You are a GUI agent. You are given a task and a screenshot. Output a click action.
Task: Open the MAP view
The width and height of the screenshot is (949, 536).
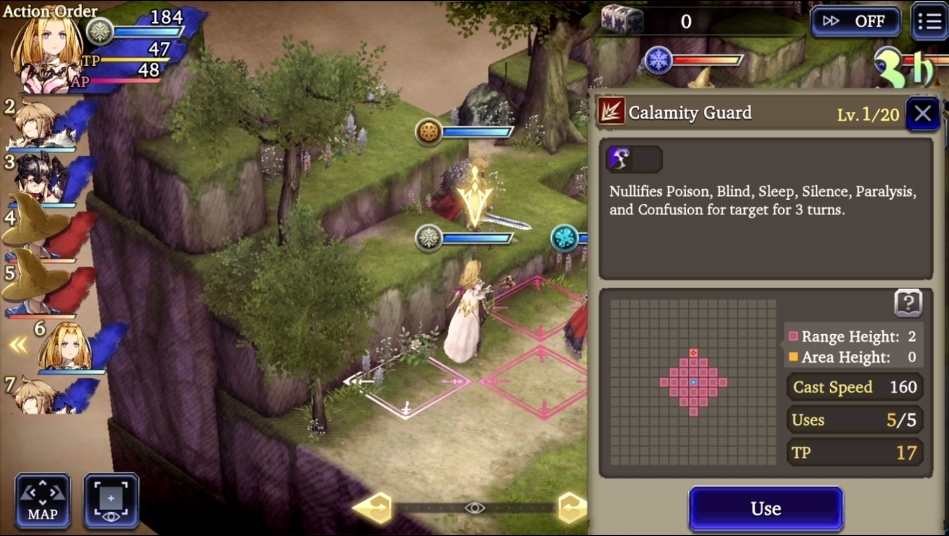(x=43, y=501)
